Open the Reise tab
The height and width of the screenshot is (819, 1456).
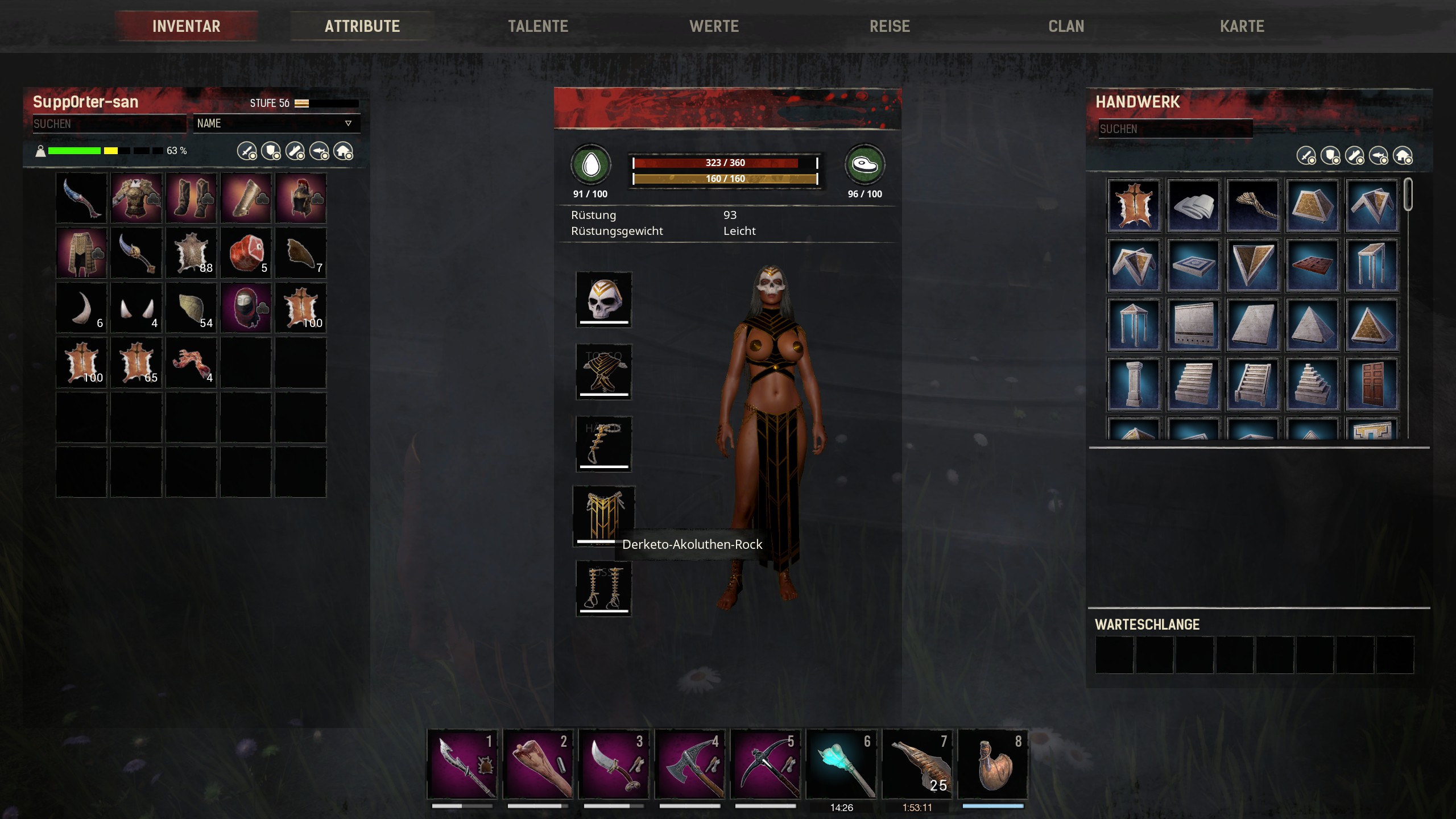(890, 26)
